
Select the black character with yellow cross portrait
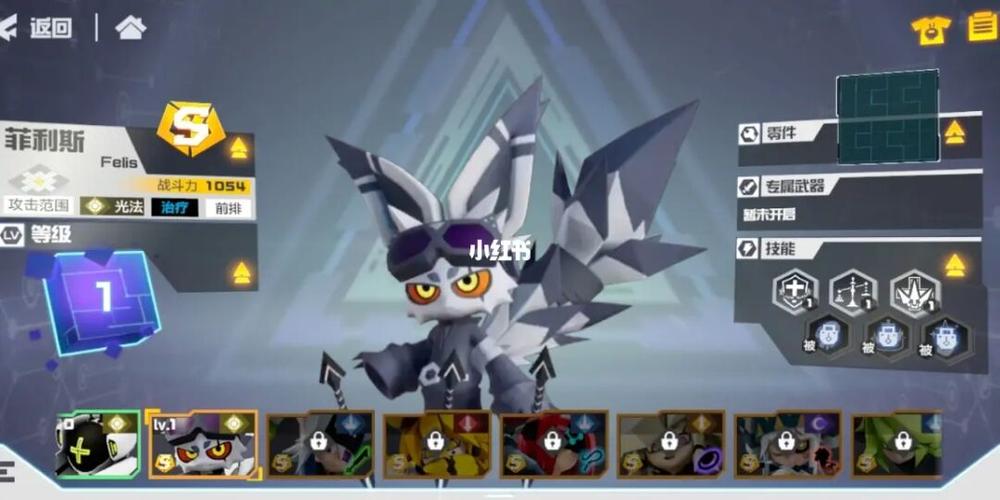(x=97, y=443)
